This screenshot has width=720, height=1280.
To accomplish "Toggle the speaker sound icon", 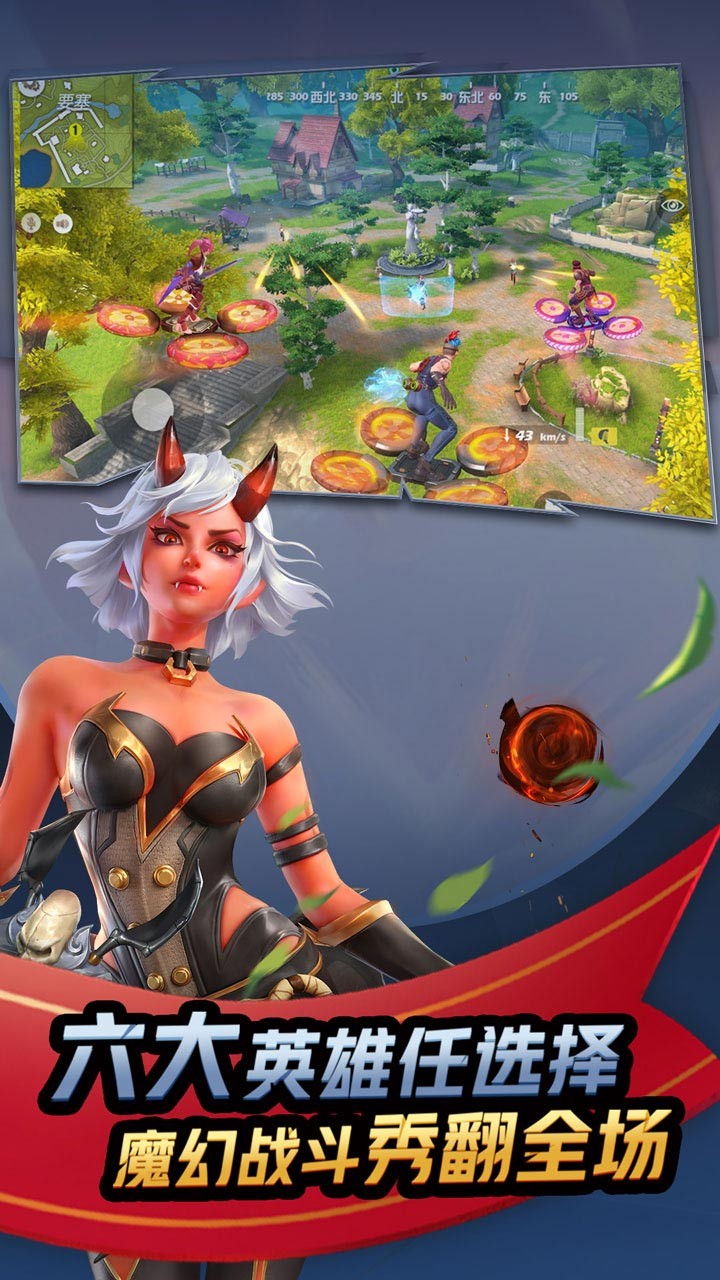I will pyautogui.click(x=62, y=224).
